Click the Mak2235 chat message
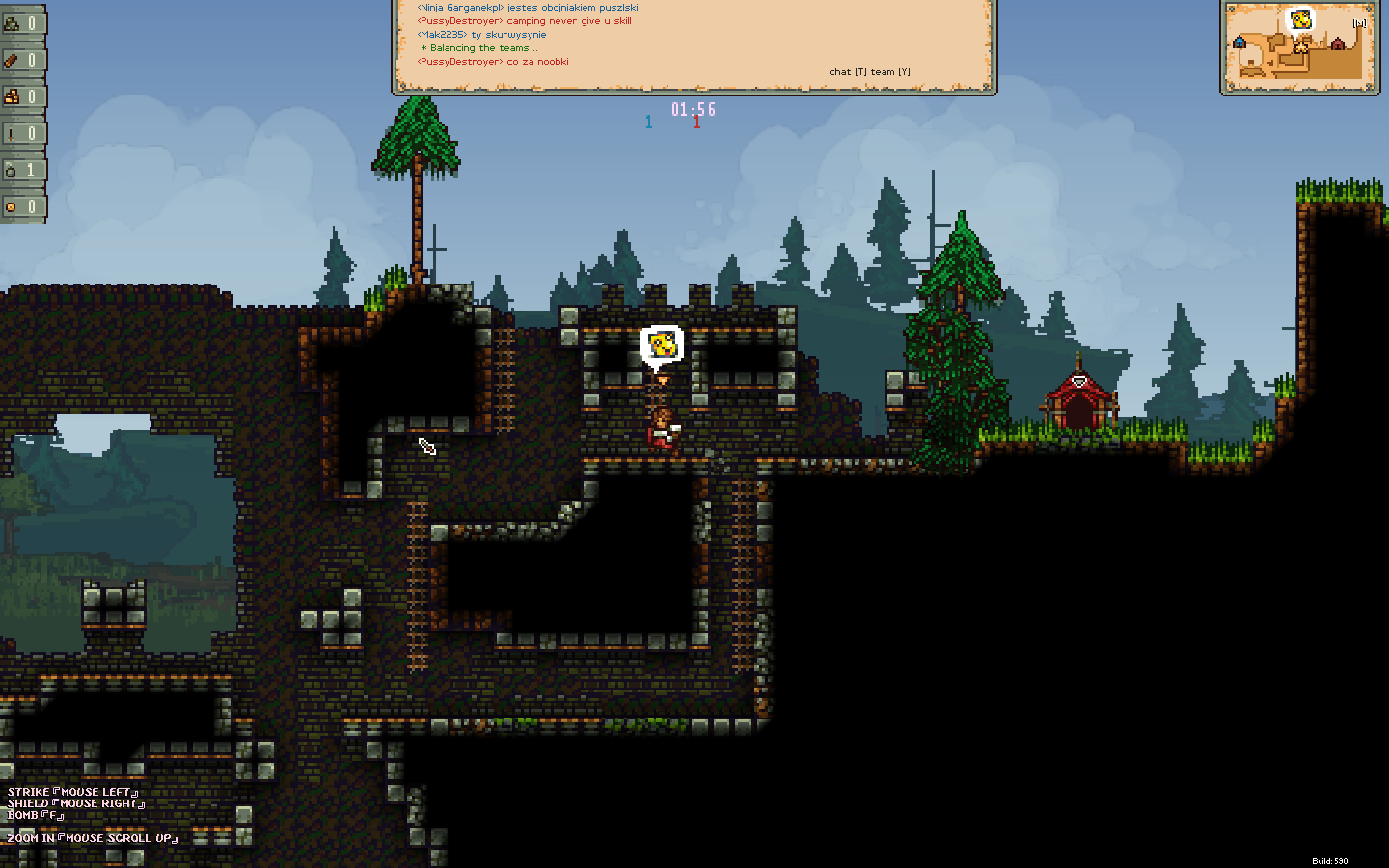1389x868 pixels. click(x=481, y=35)
